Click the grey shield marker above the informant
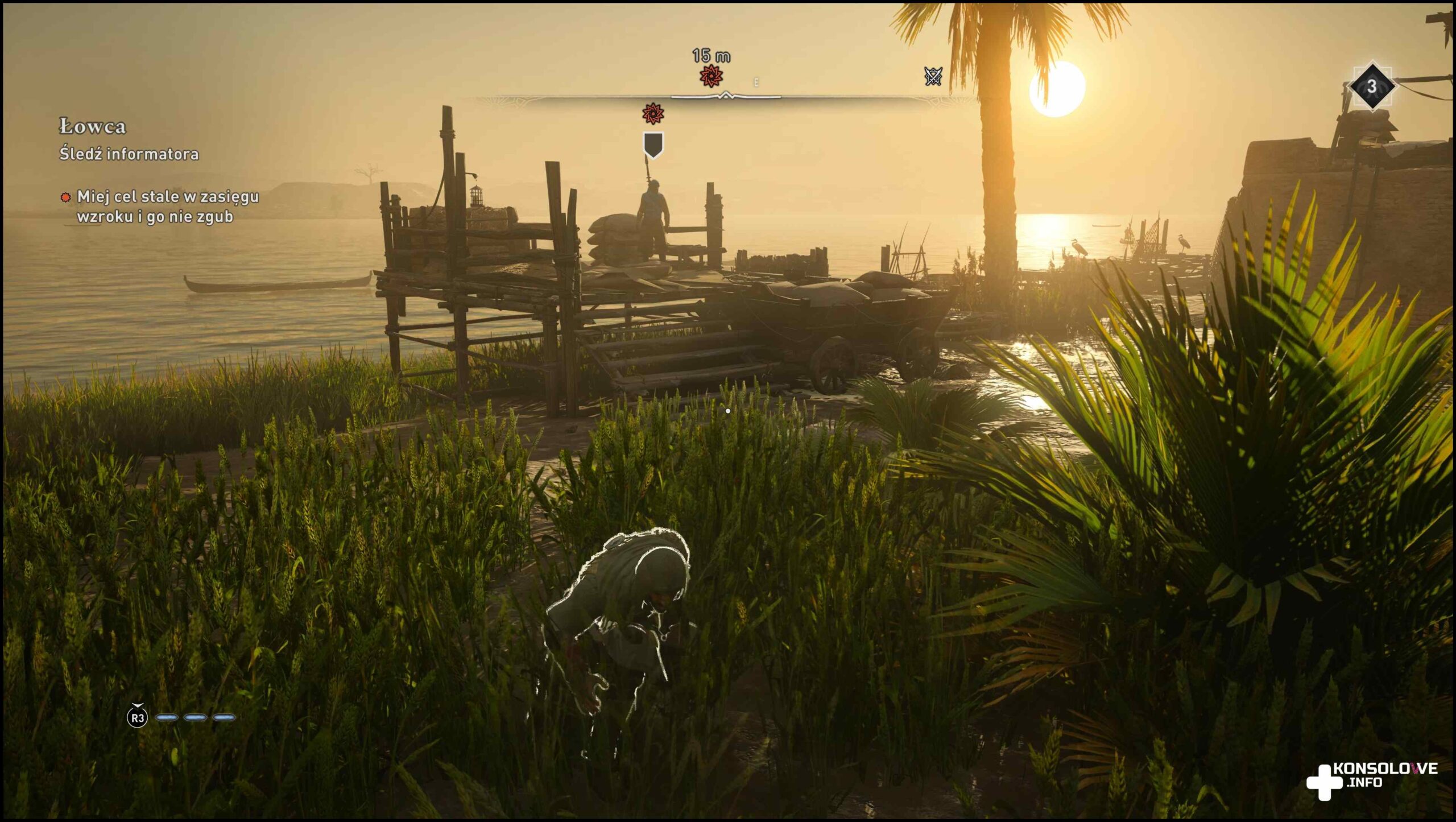Image resolution: width=1456 pixels, height=822 pixels. (653, 144)
